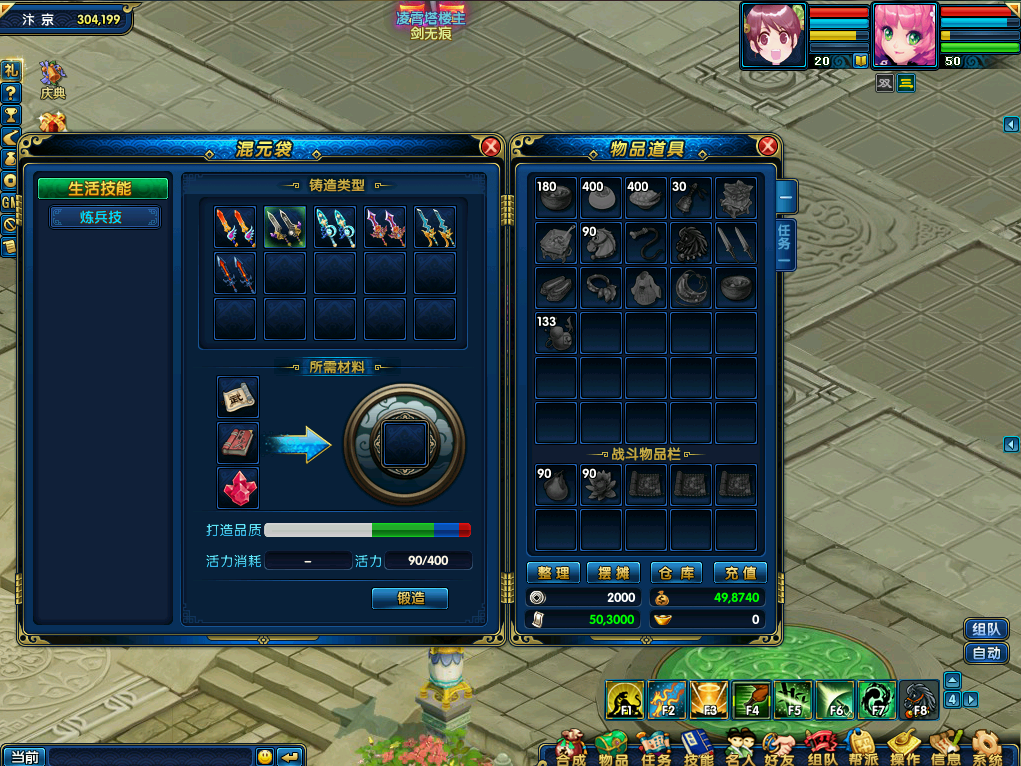Toggle the 自动 auto button
This screenshot has height=766, width=1021.
pos(985,653)
